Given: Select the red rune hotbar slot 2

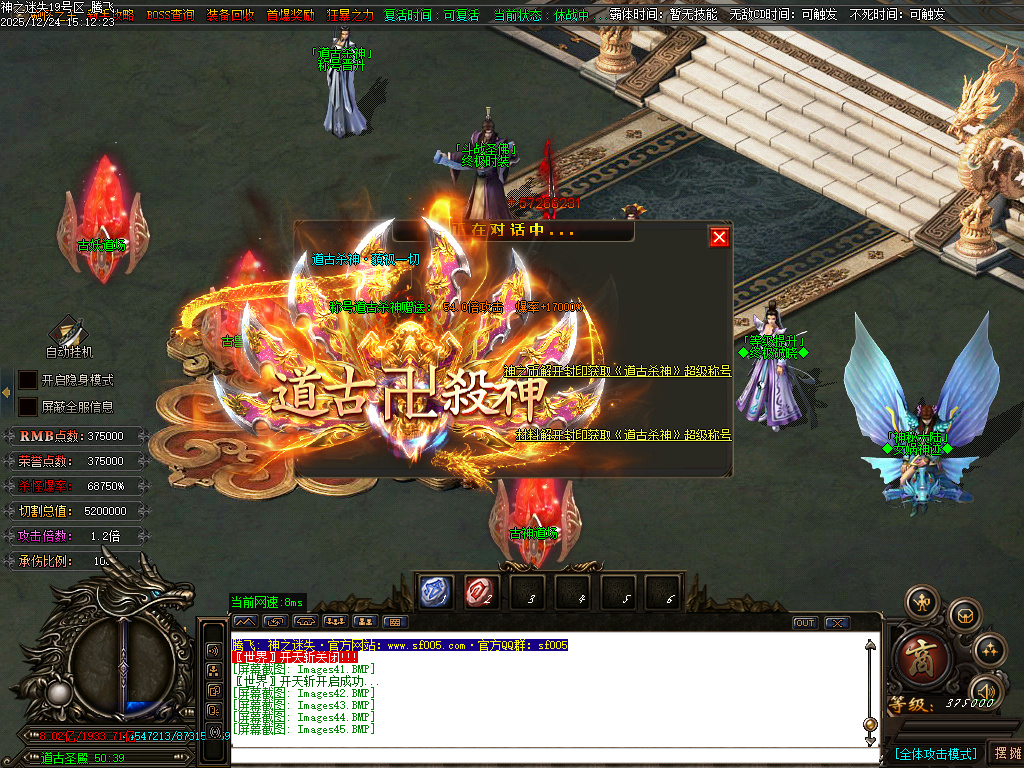Looking at the screenshot, I should (480, 592).
